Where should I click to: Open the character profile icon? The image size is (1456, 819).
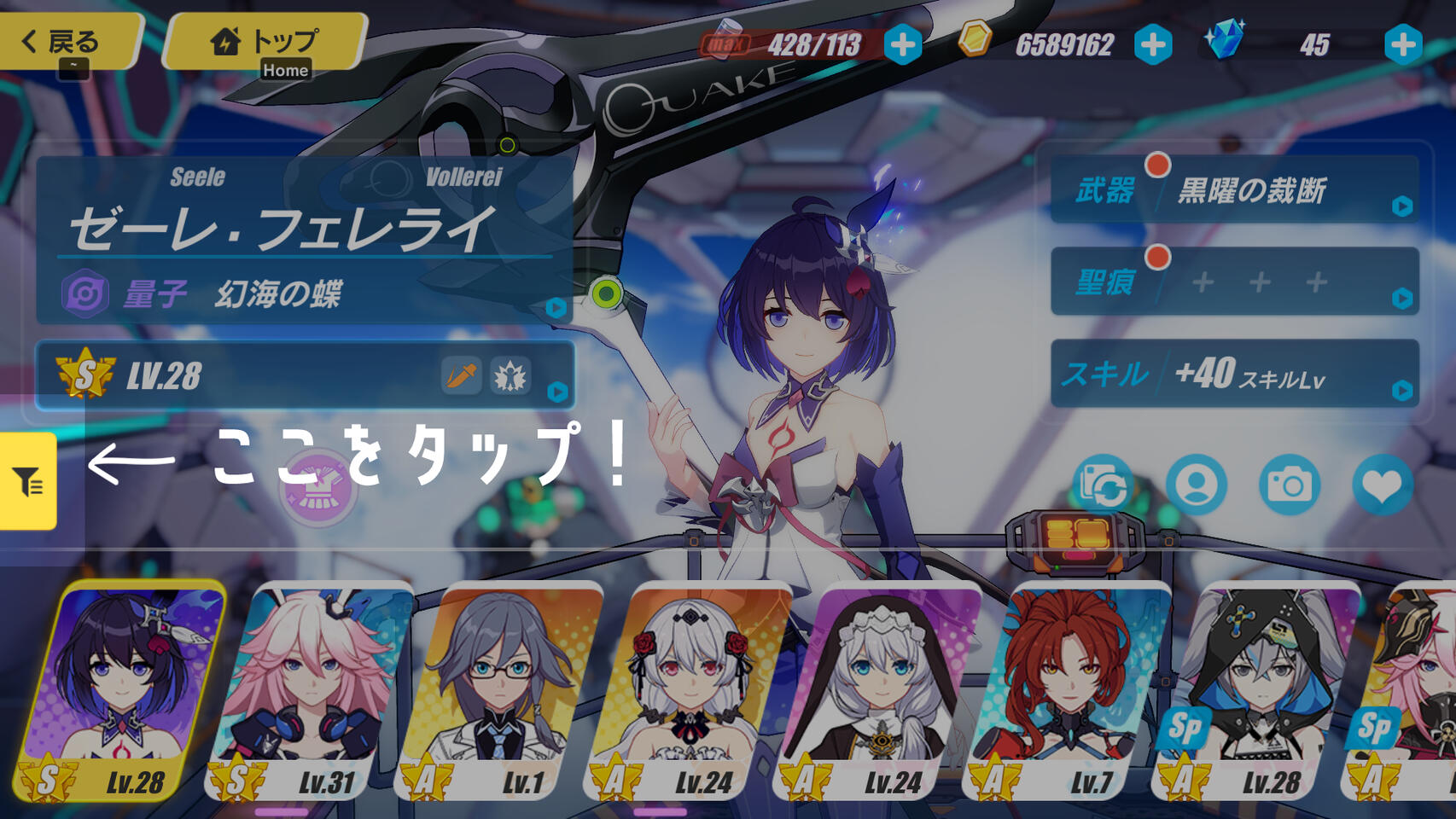pyautogui.click(x=1197, y=485)
